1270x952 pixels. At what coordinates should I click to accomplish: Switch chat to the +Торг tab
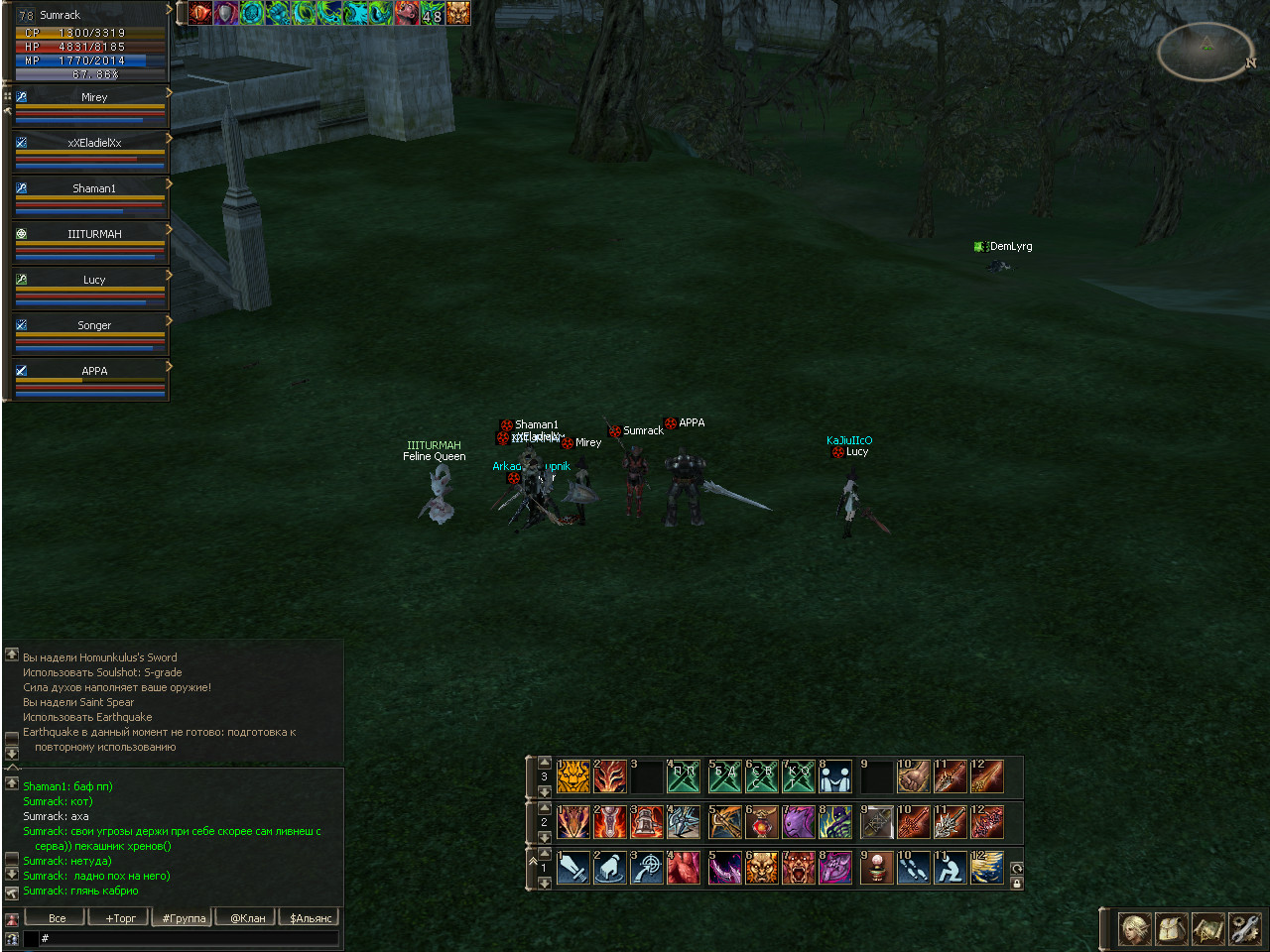click(120, 918)
